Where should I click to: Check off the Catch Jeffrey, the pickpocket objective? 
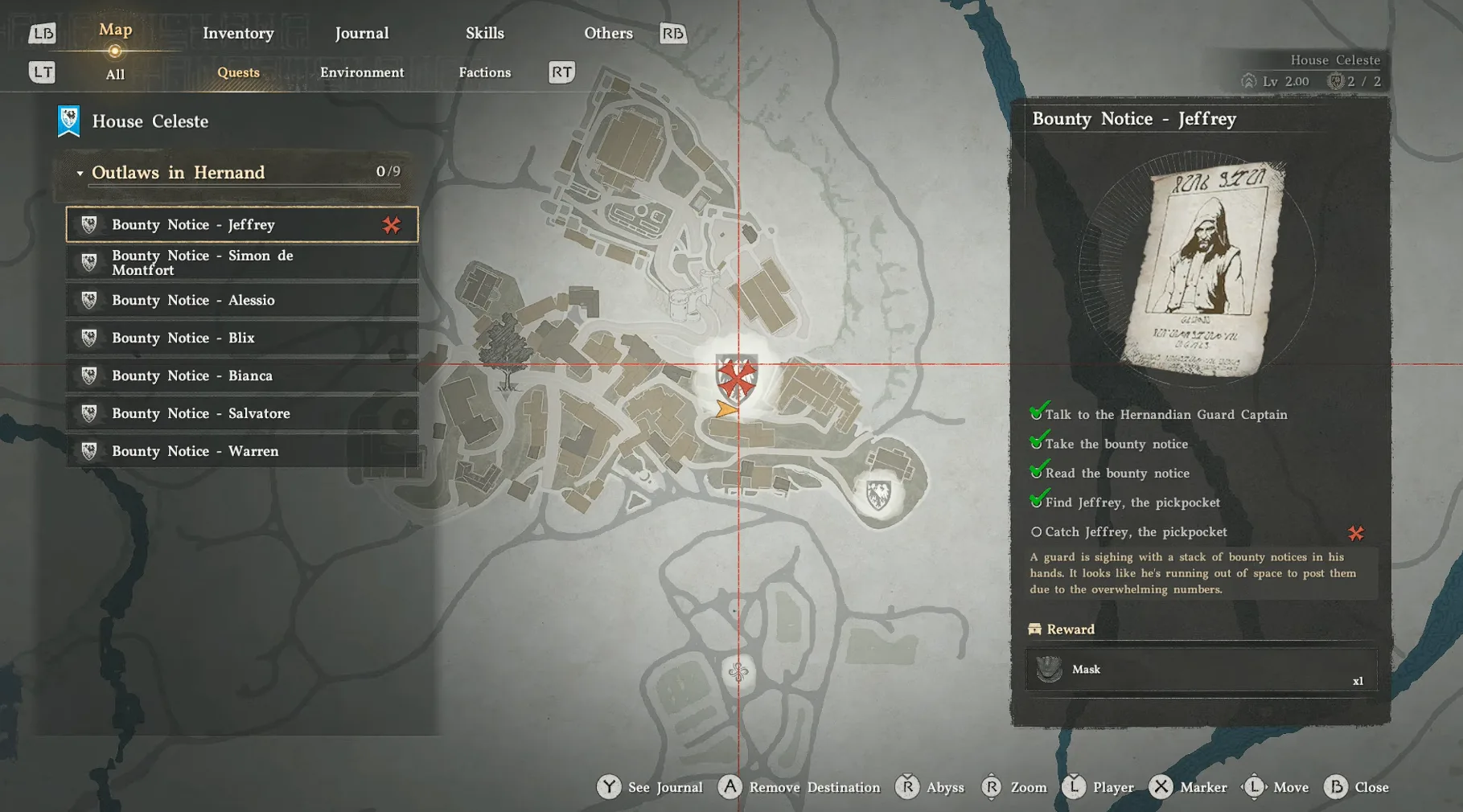tap(1037, 532)
